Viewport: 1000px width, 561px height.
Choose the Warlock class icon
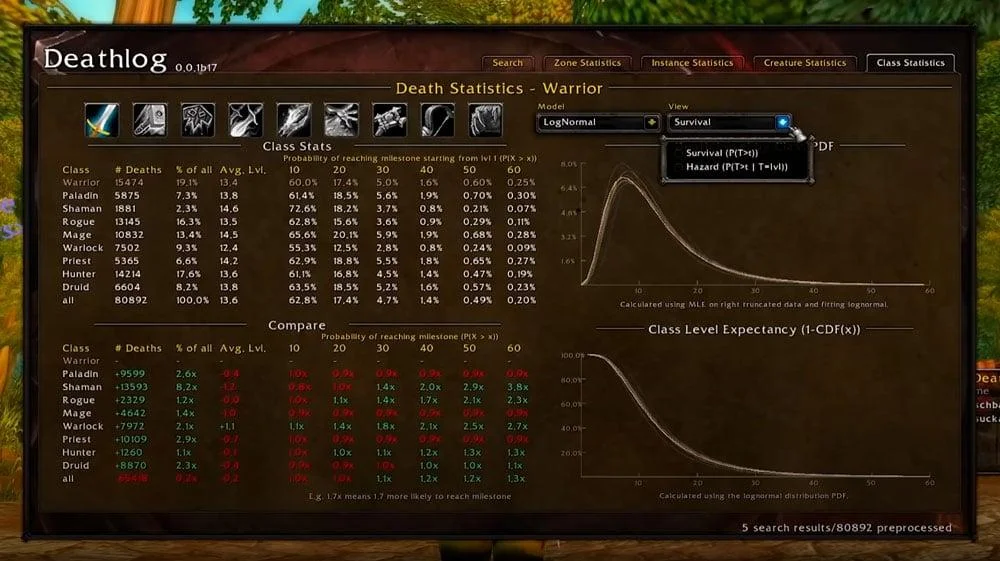click(341, 120)
